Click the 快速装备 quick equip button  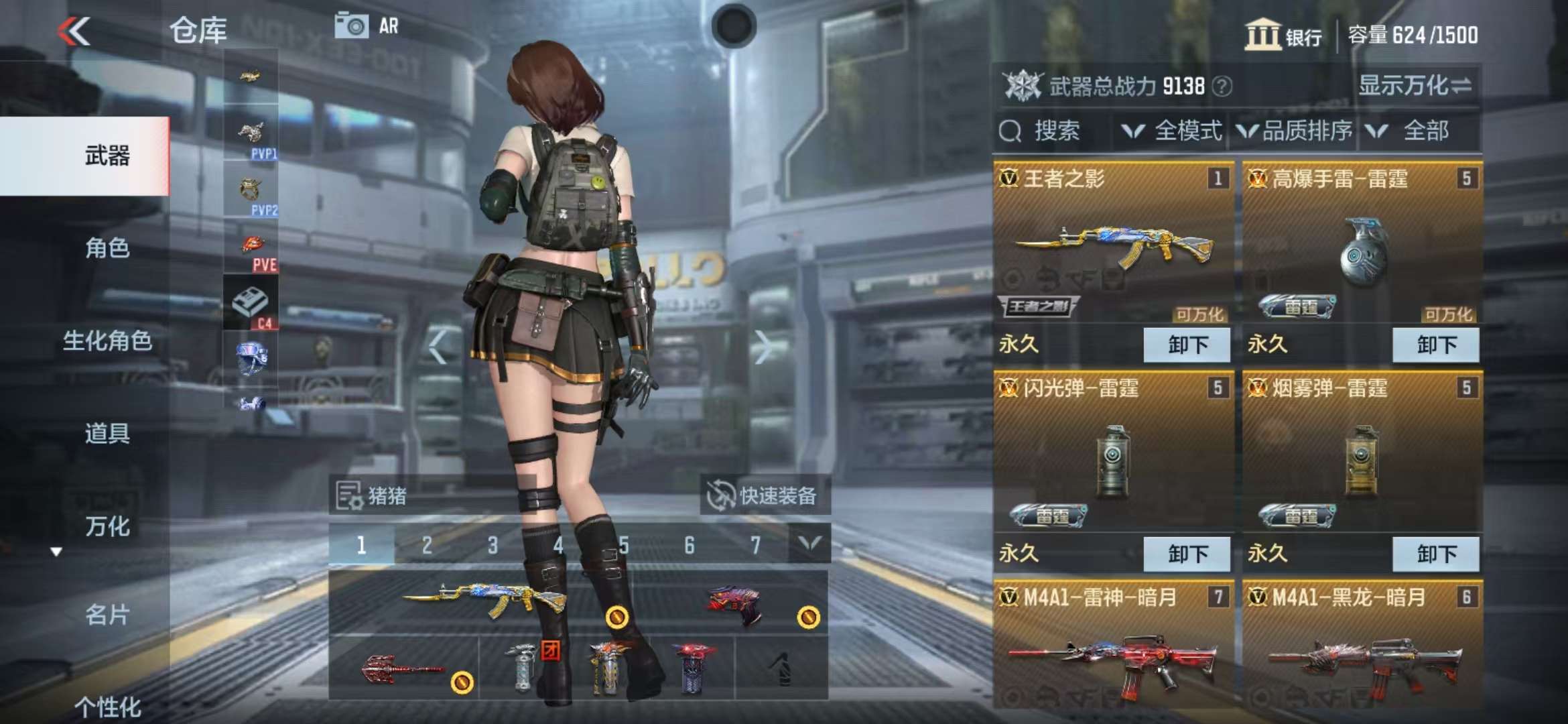point(765,495)
